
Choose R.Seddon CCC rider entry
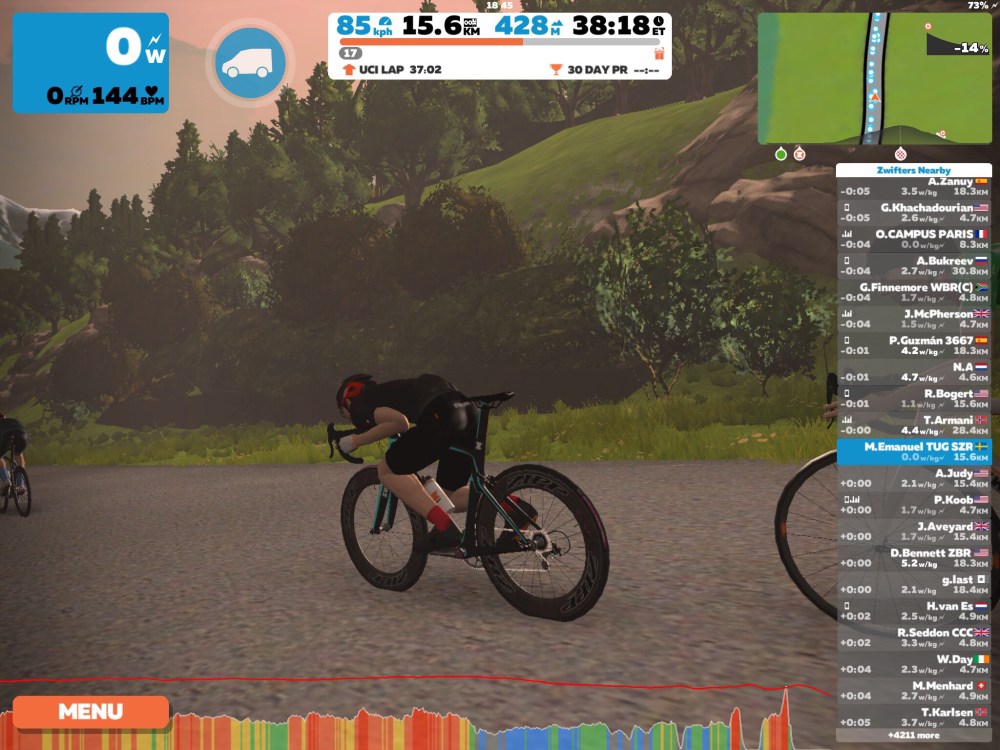(914, 637)
